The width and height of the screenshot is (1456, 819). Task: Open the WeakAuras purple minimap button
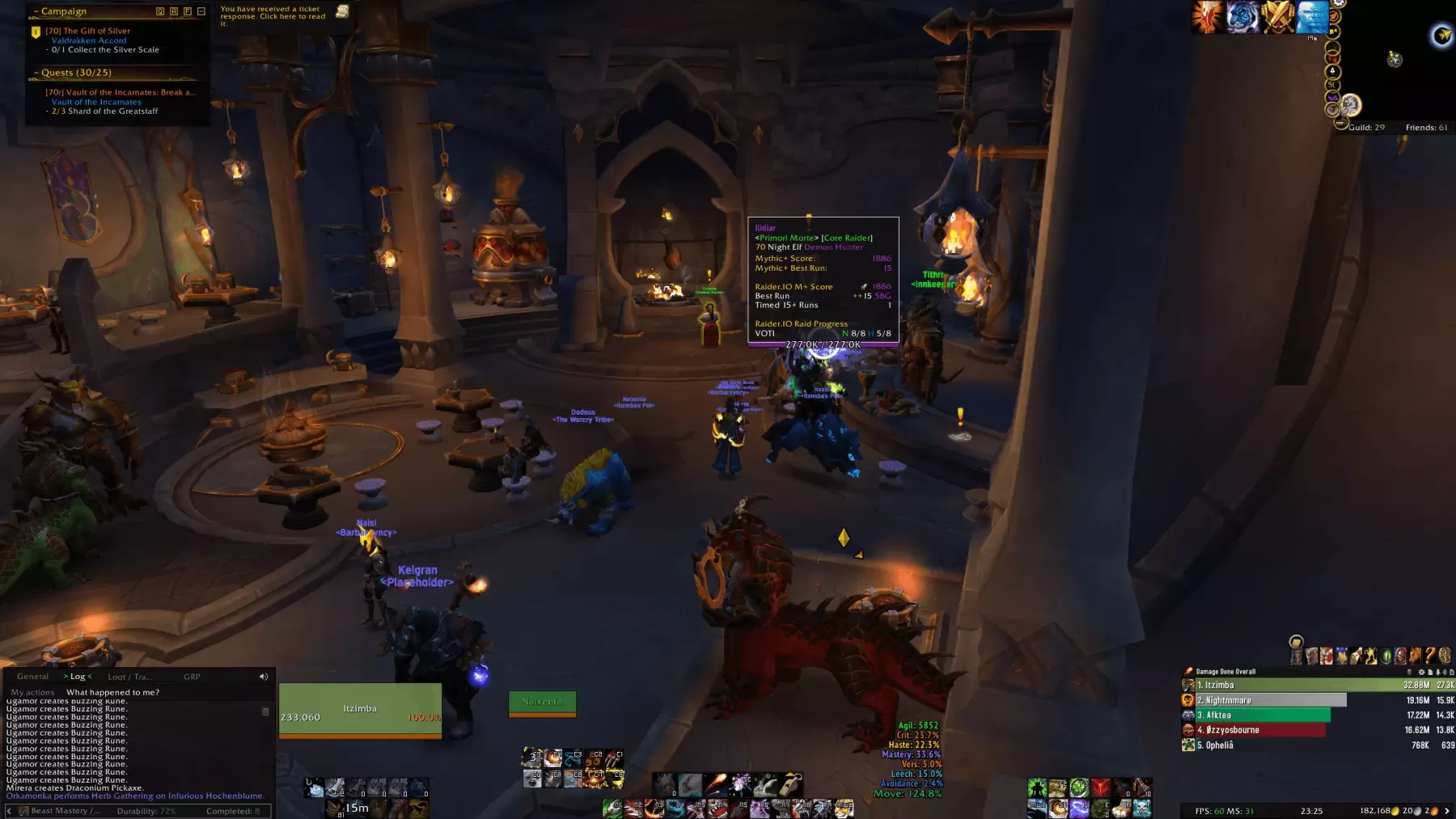point(1332,98)
